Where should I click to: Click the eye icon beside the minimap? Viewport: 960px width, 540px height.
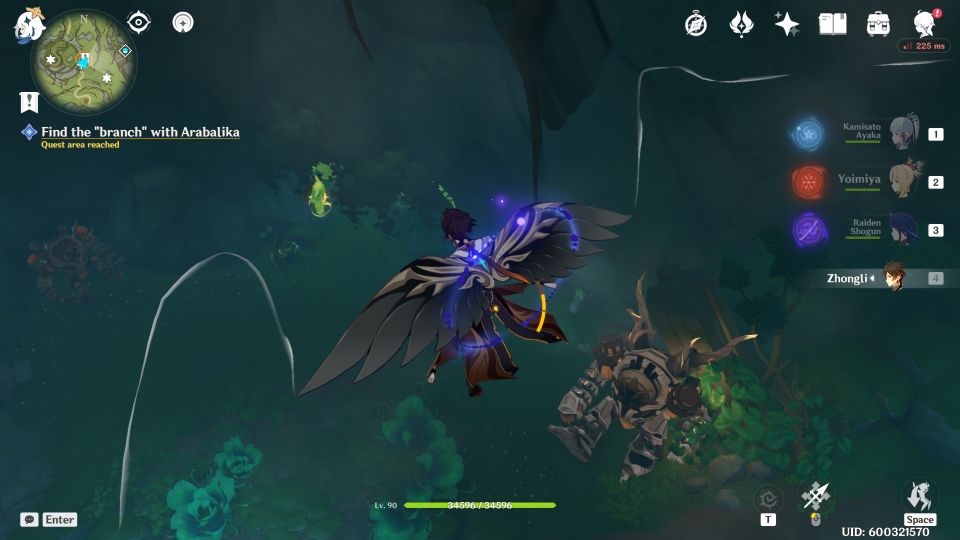point(140,22)
